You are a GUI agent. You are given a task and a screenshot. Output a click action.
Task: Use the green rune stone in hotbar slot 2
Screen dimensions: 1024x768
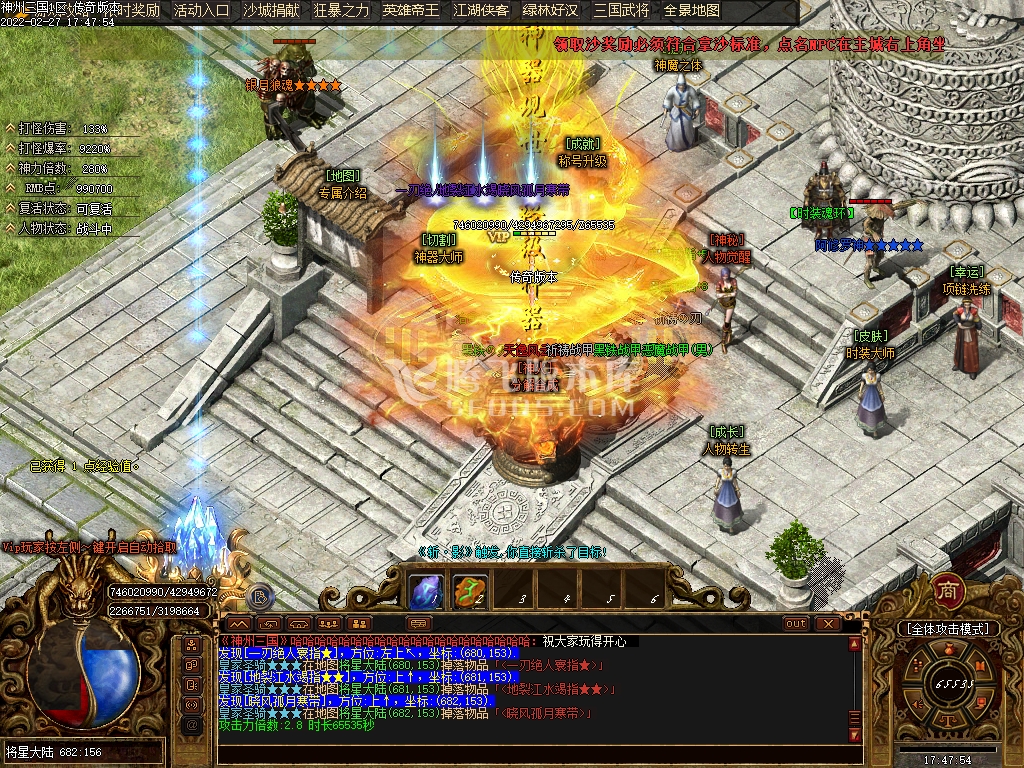click(470, 591)
